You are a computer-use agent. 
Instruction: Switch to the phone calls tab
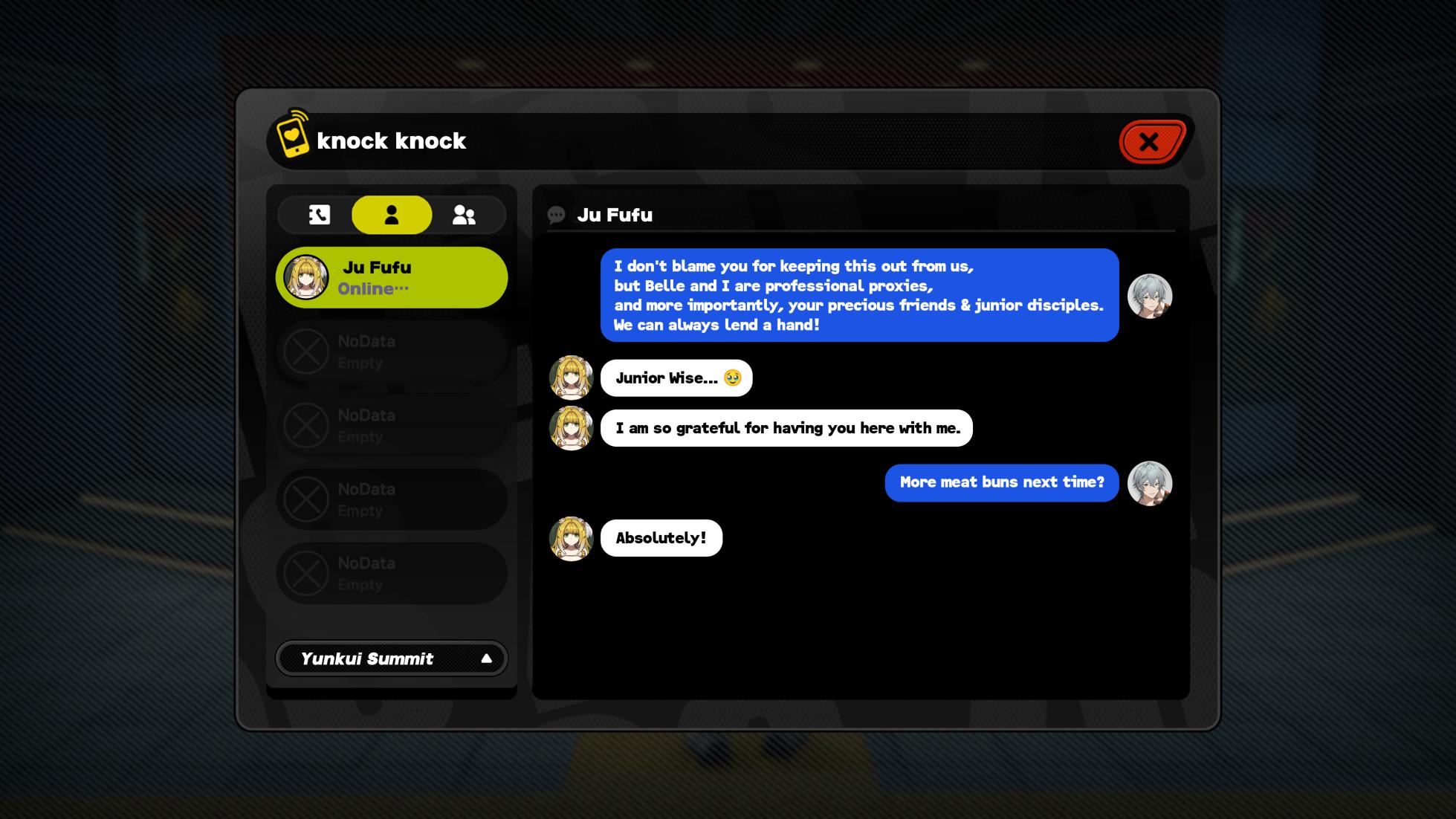pyautogui.click(x=320, y=215)
